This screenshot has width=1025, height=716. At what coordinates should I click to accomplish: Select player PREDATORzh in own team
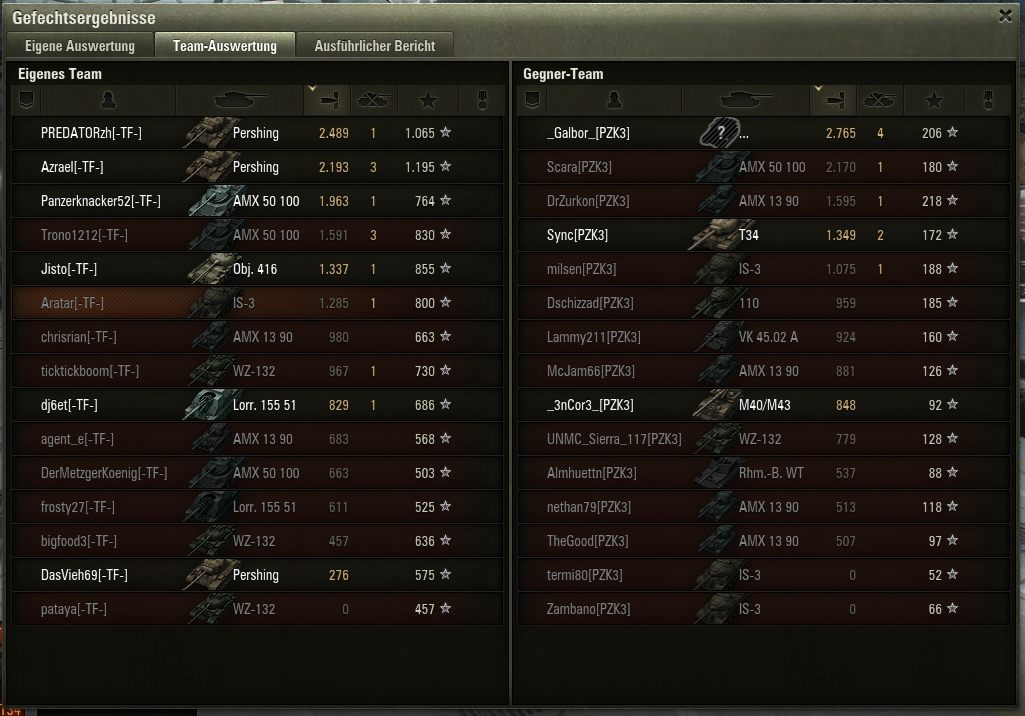[91, 133]
